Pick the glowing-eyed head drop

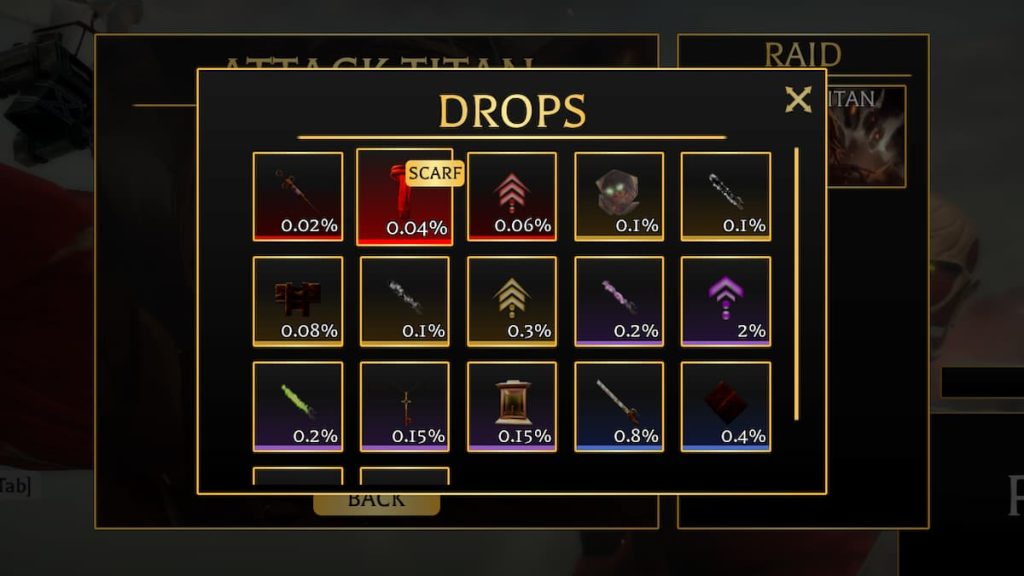point(618,197)
